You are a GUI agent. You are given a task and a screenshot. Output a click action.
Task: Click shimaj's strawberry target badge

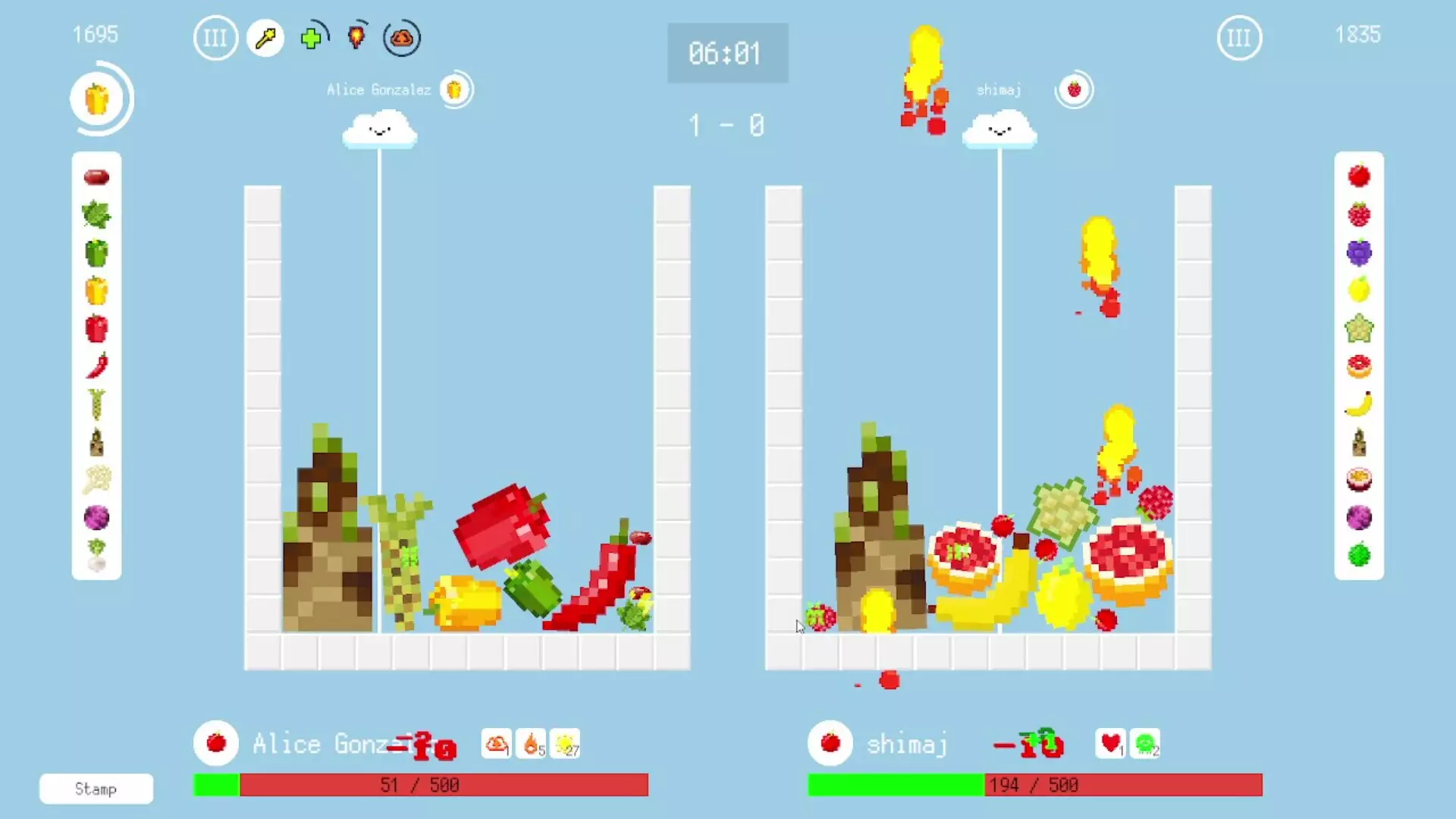click(x=1075, y=89)
